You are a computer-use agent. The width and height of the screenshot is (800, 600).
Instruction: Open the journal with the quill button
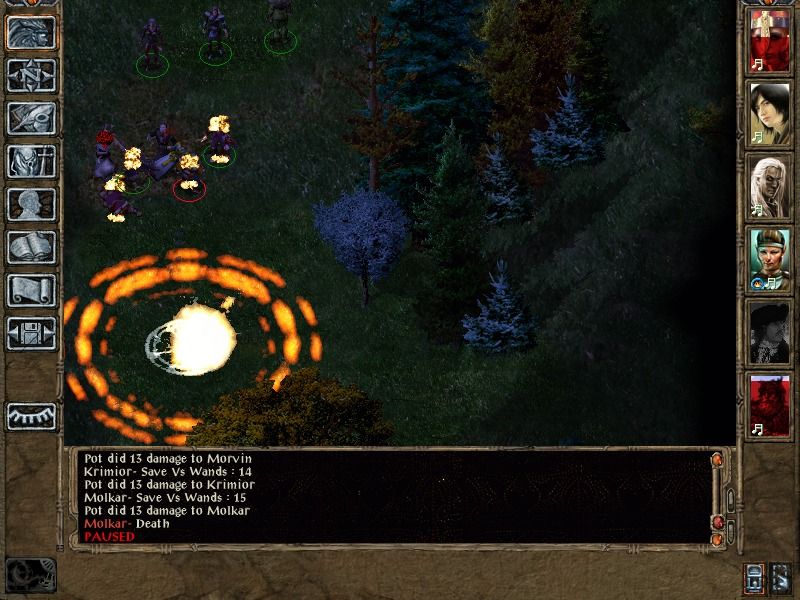click(31, 118)
